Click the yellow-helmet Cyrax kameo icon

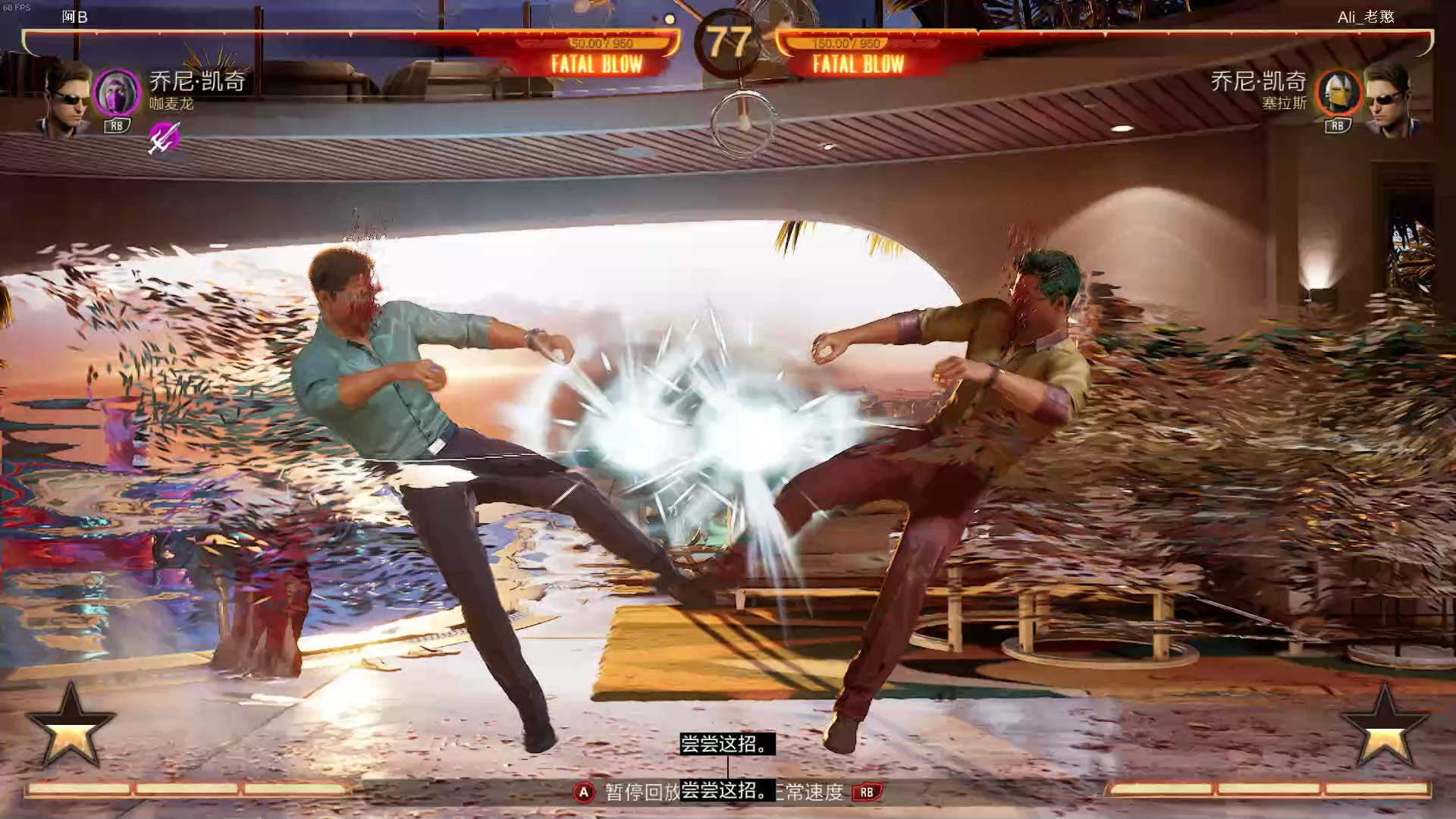point(1338,93)
